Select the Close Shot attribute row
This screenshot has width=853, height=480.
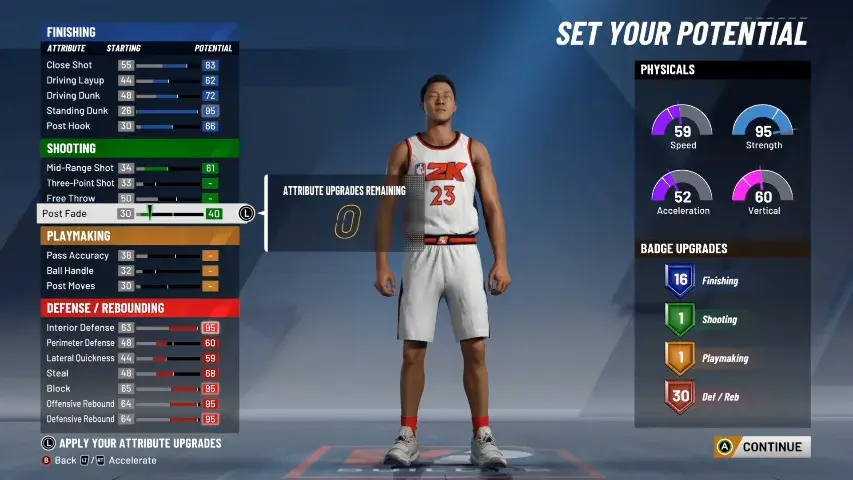[x=138, y=65]
